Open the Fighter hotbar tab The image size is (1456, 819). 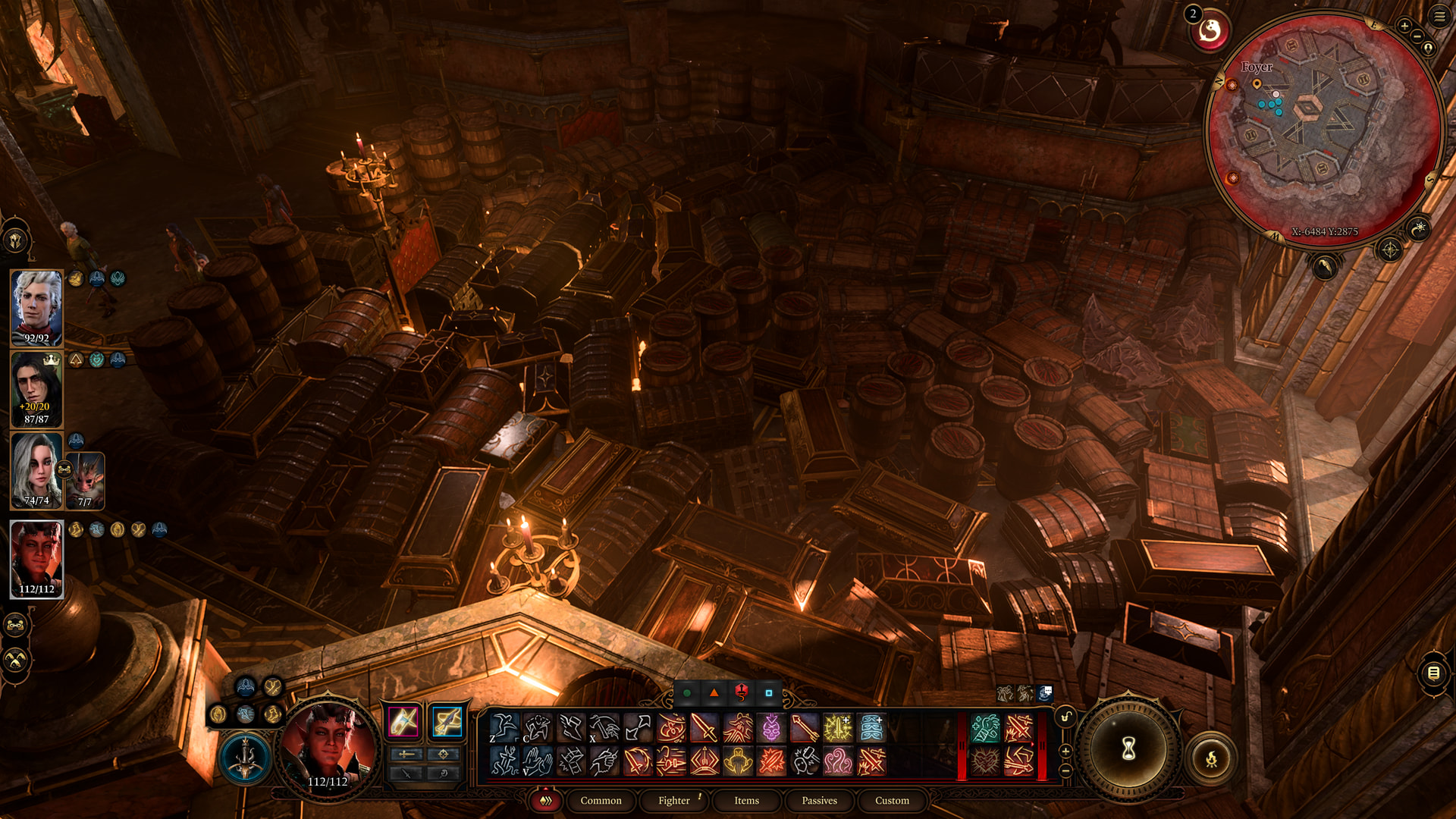point(673,800)
